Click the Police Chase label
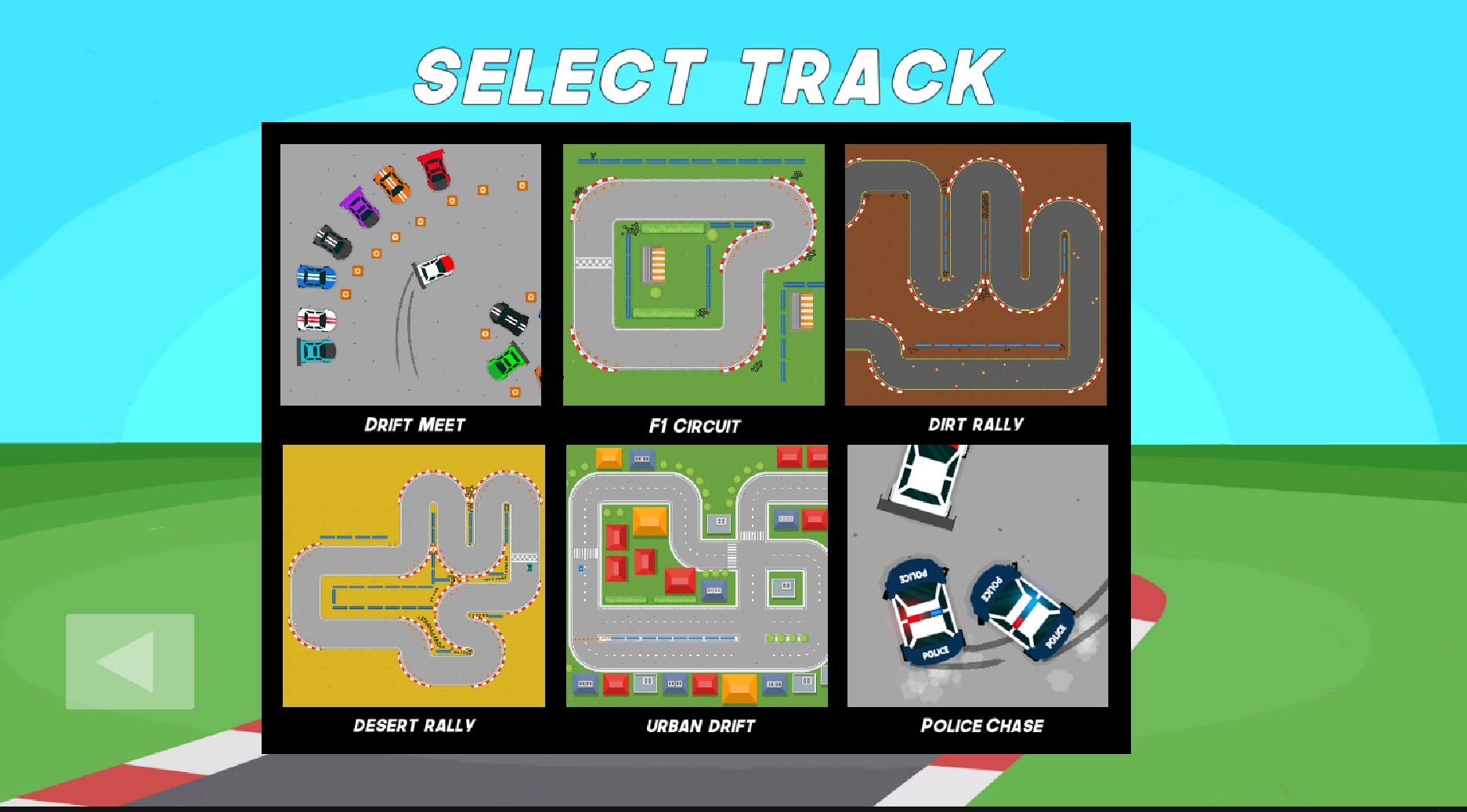This screenshot has width=1467, height=812. point(981,726)
